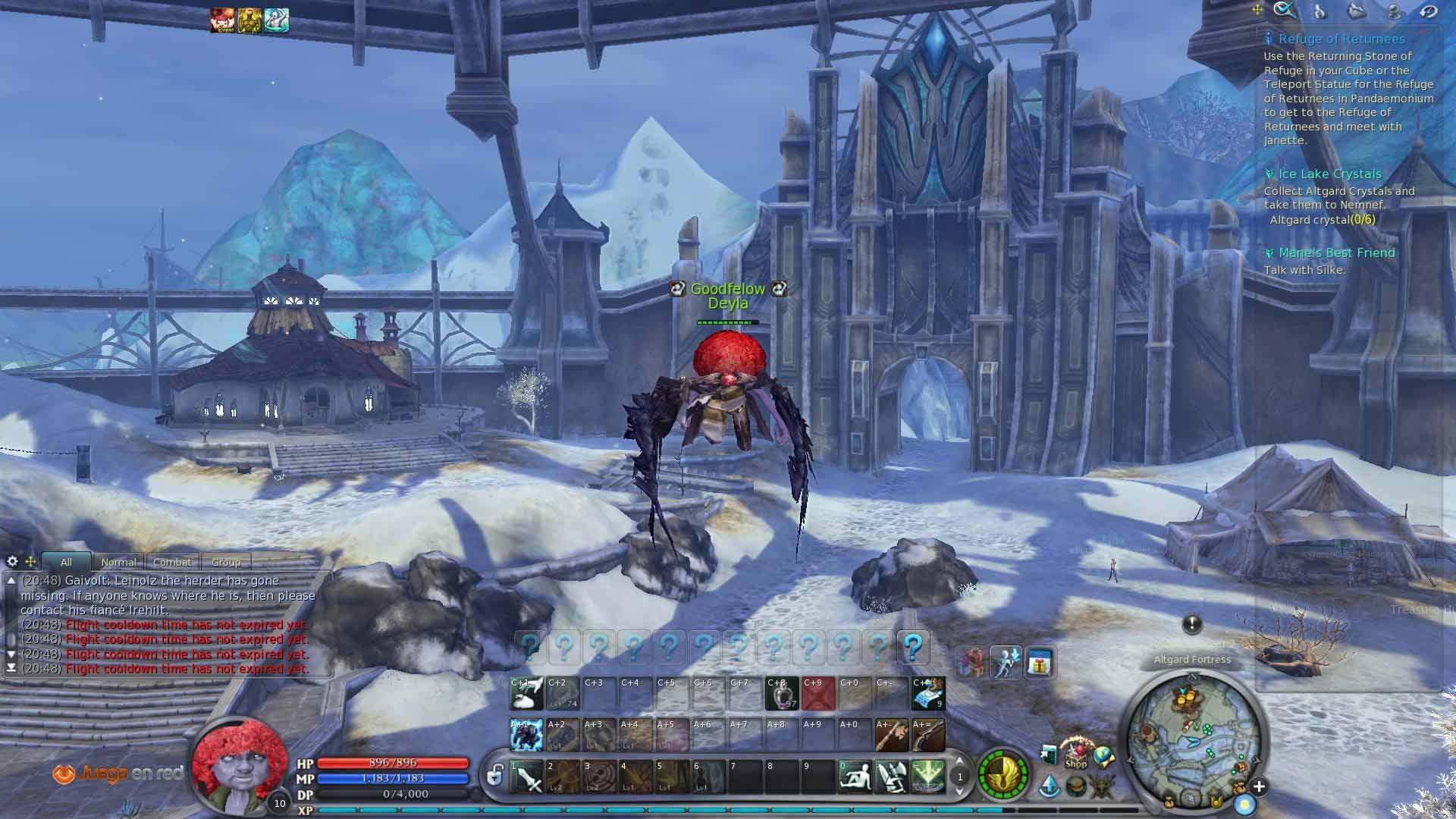
Task: Zoom the minimap with the plus button
Action: pyautogui.click(x=1259, y=786)
